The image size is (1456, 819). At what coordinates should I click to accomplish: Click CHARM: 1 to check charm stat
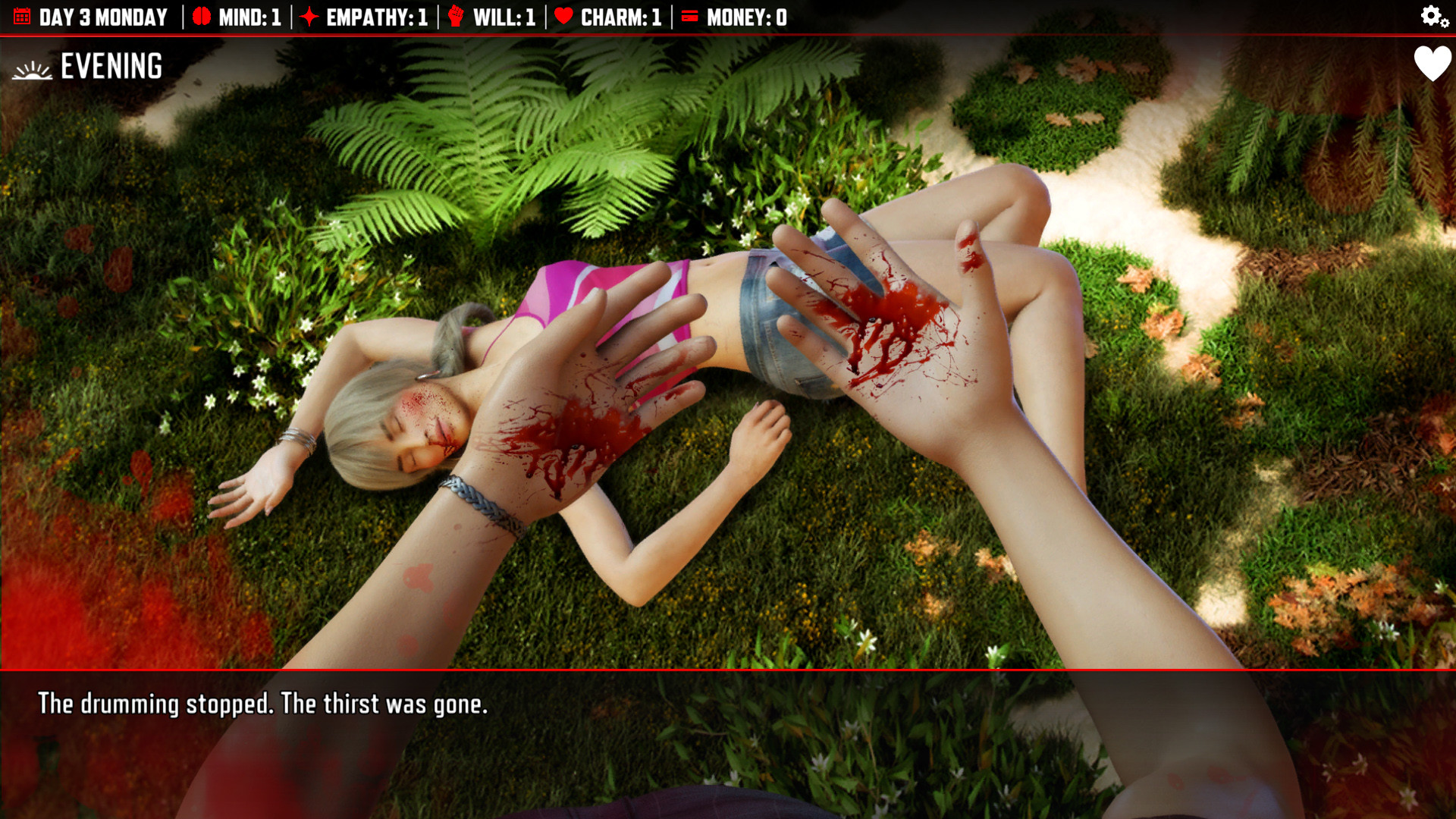tap(620, 16)
